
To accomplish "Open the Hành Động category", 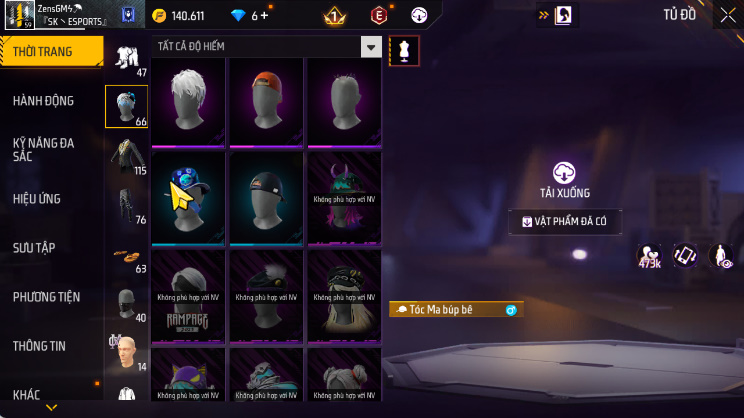I will (x=44, y=101).
